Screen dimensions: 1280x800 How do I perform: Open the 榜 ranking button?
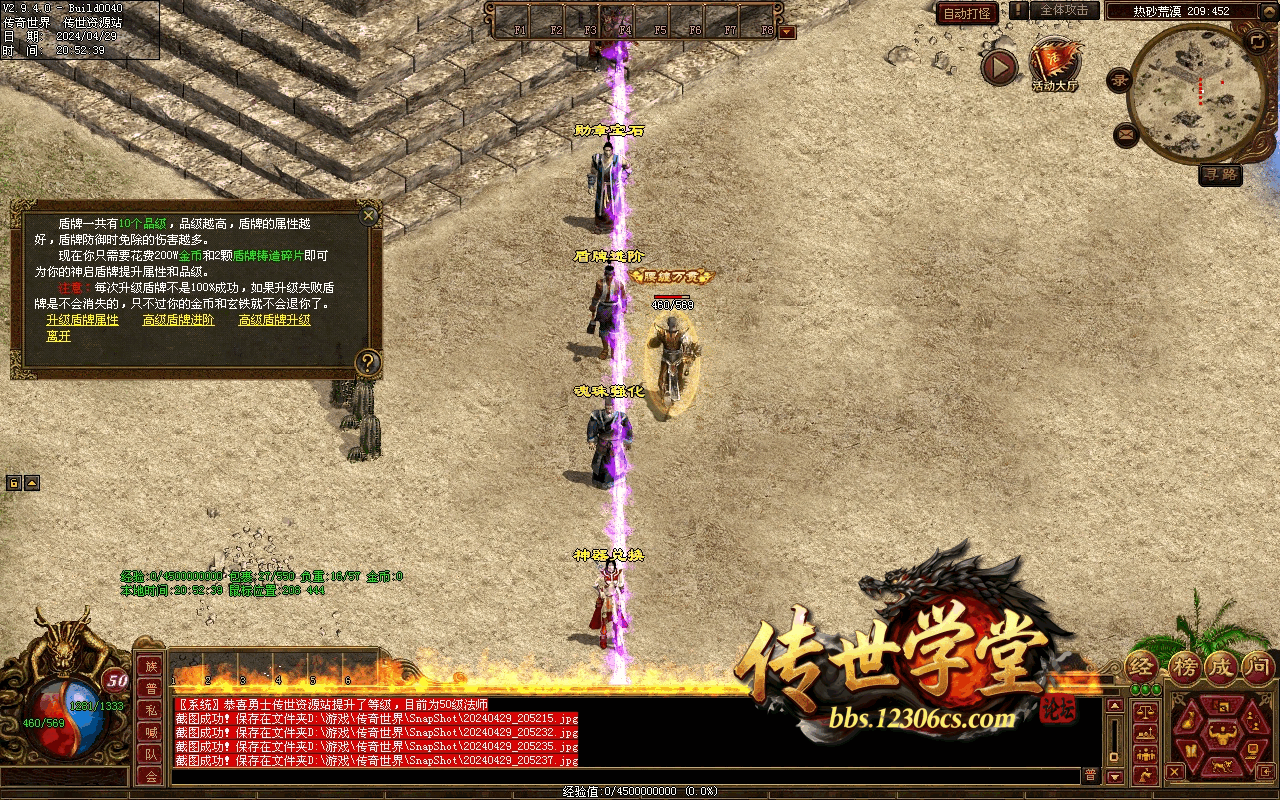[1185, 666]
